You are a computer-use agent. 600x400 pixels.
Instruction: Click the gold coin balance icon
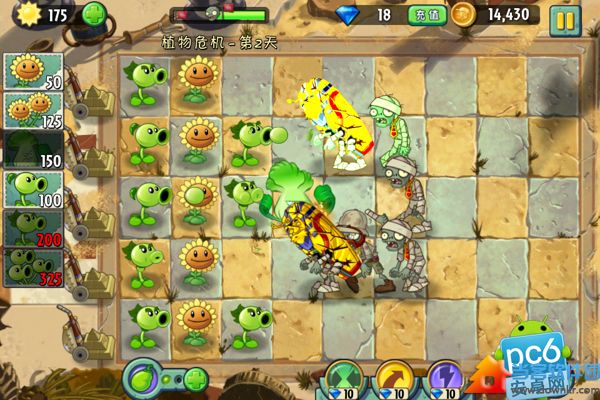point(463,15)
